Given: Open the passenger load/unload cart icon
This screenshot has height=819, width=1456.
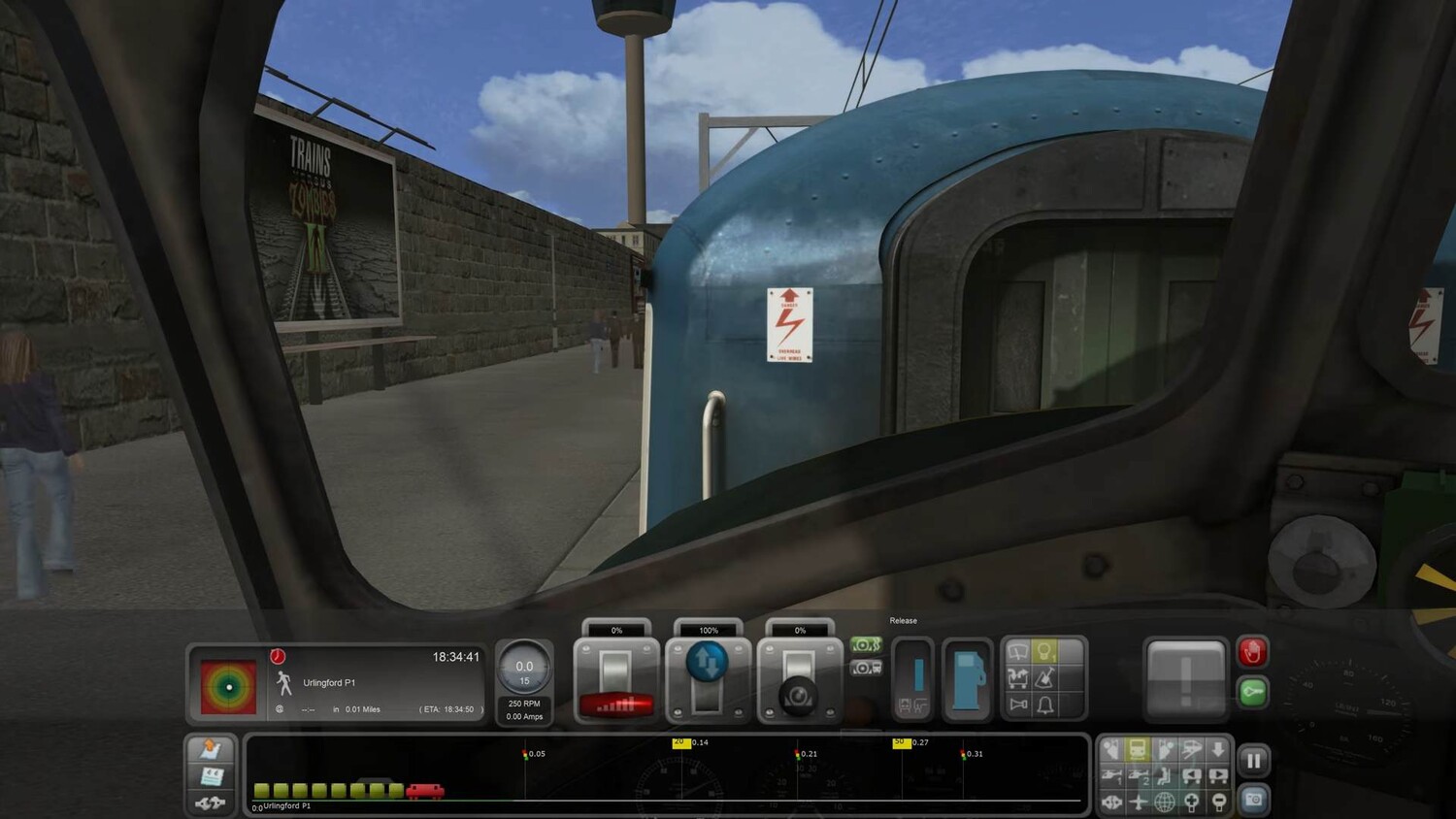Looking at the screenshot, I should (x=1017, y=677).
